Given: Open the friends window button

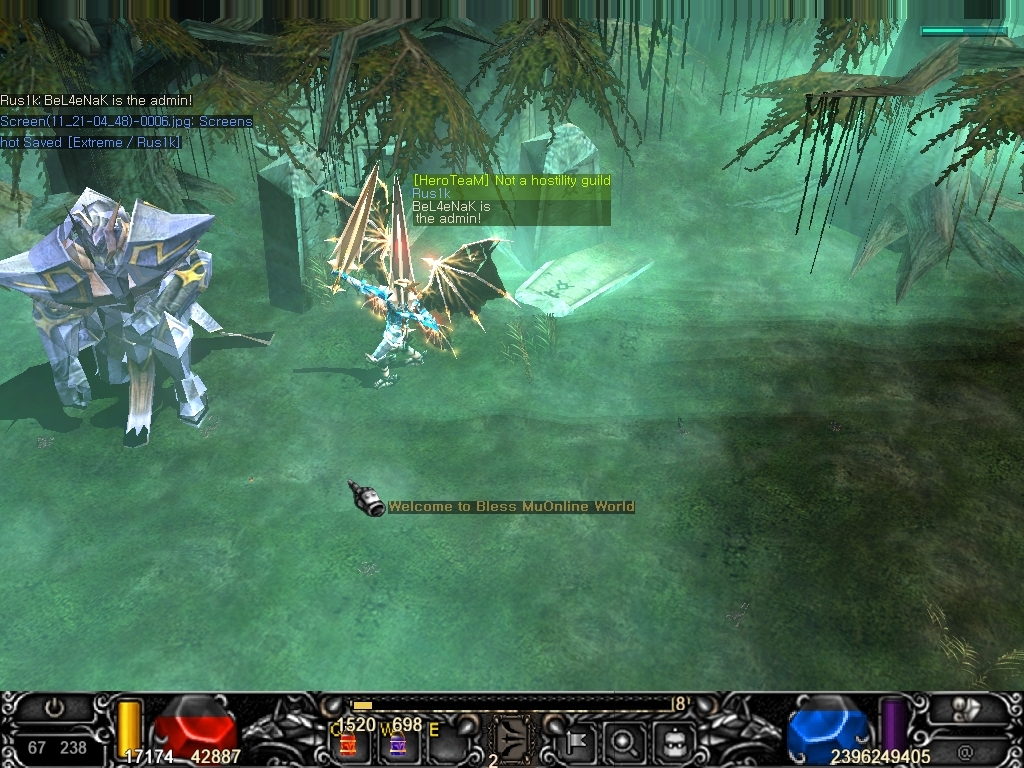Looking at the screenshot, I should (967, 708).
